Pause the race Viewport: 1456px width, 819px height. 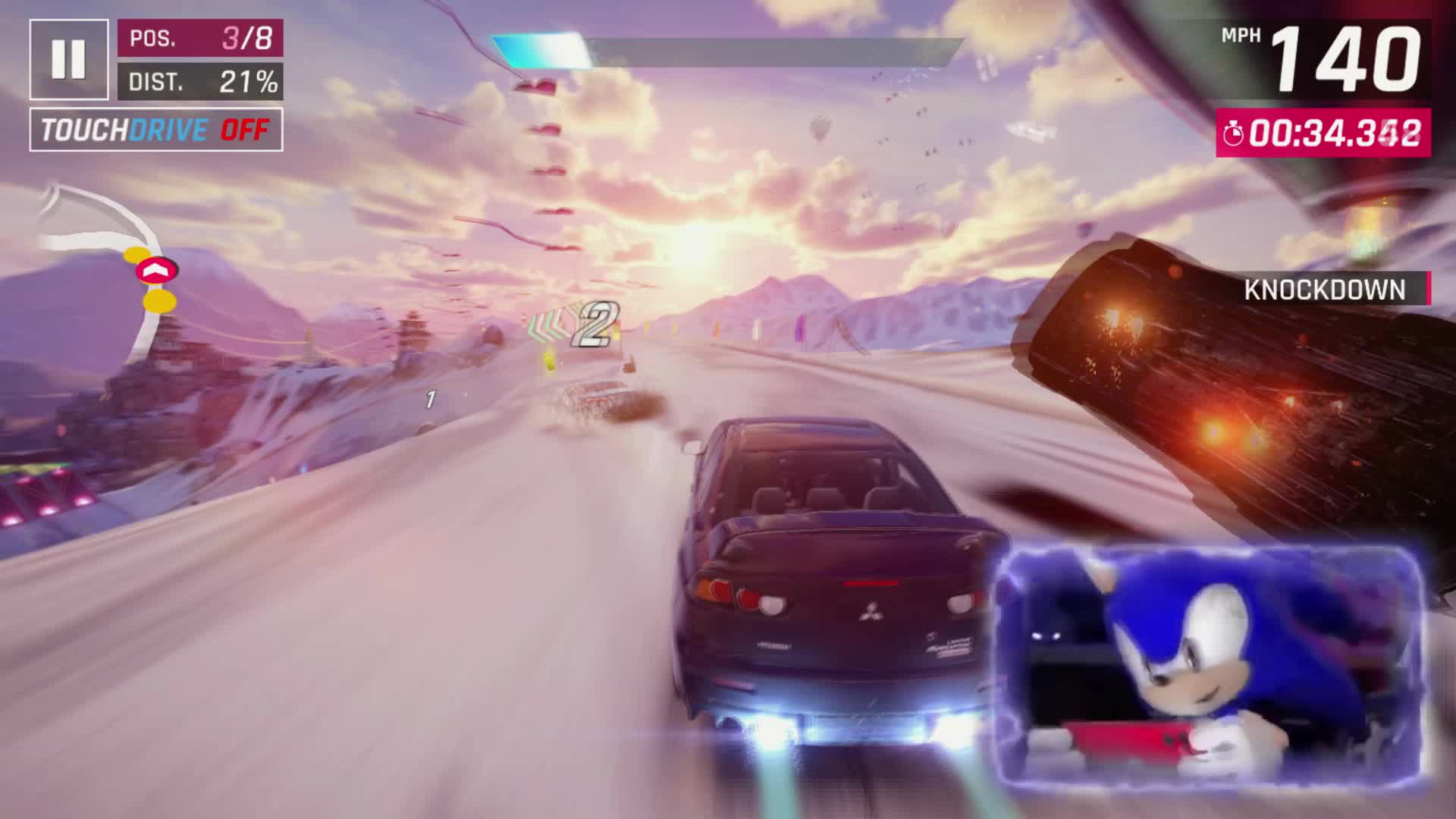pyautogui.click(x=68, y=59)
